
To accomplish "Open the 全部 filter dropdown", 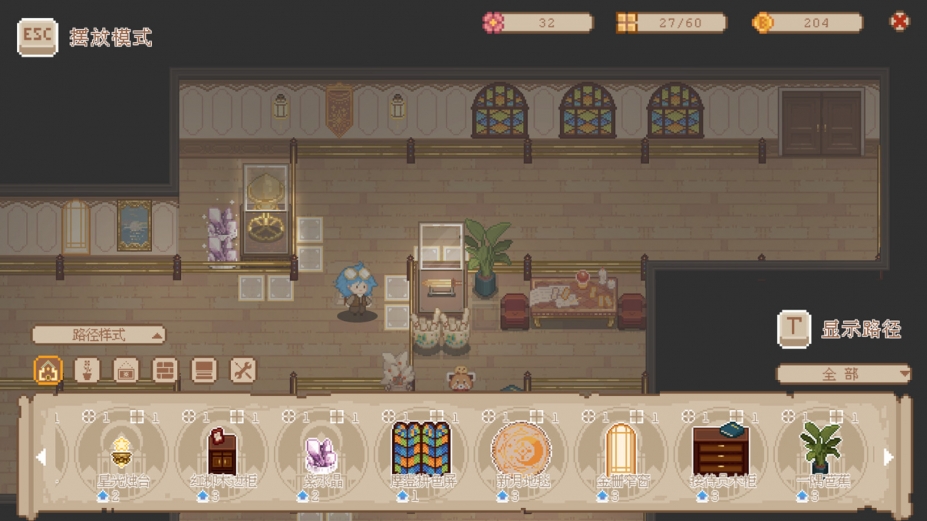I will (844, 374).
